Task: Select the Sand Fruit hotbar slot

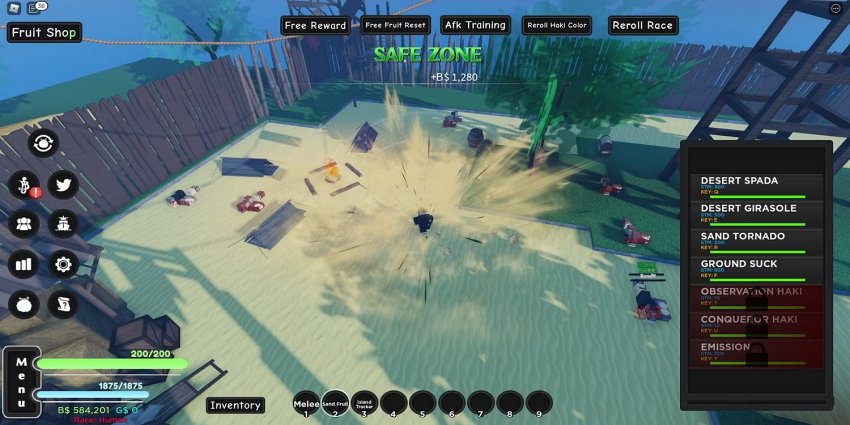Action: click(336, 404)
